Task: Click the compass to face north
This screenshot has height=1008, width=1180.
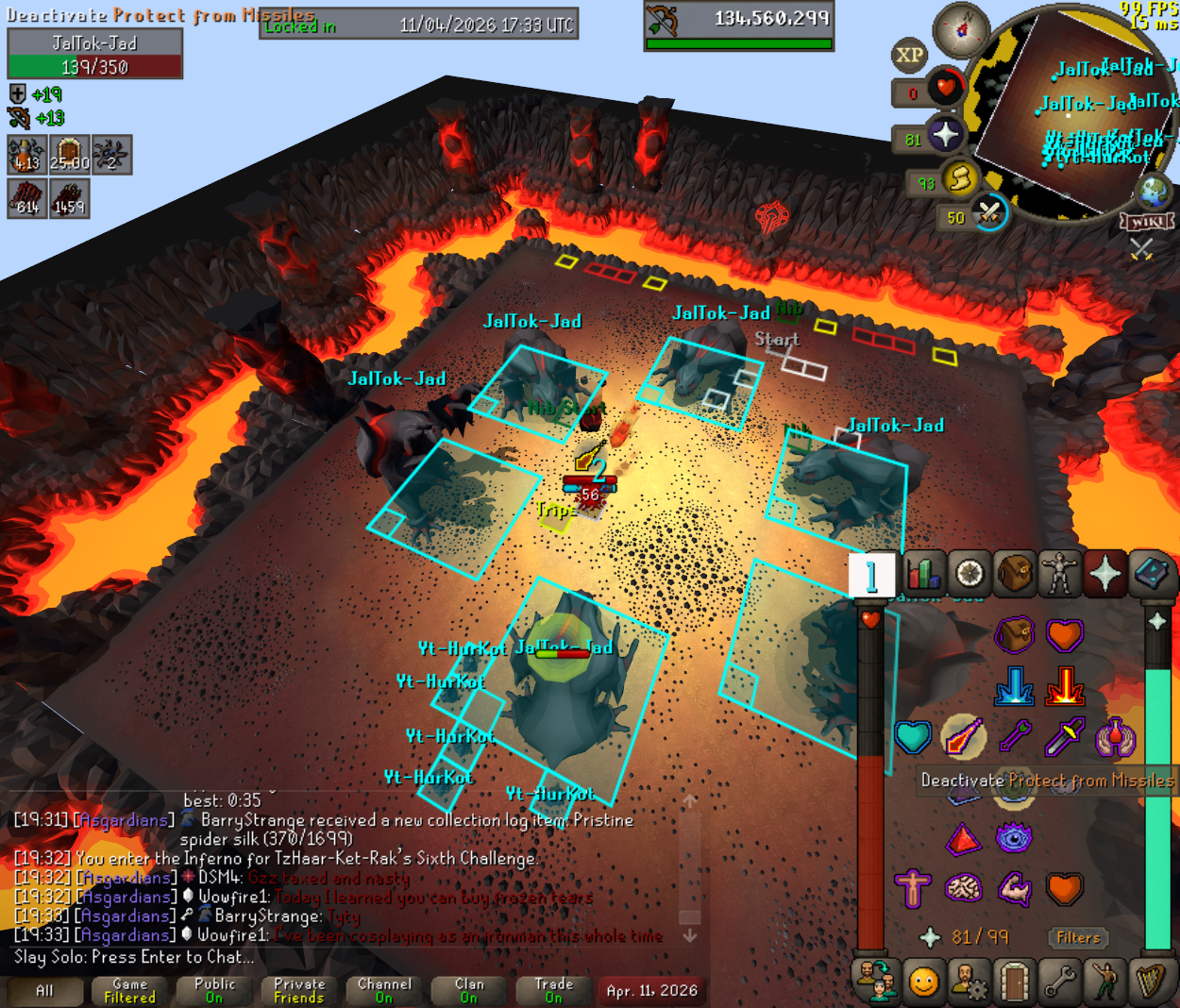Action: (x=961, y=30)
